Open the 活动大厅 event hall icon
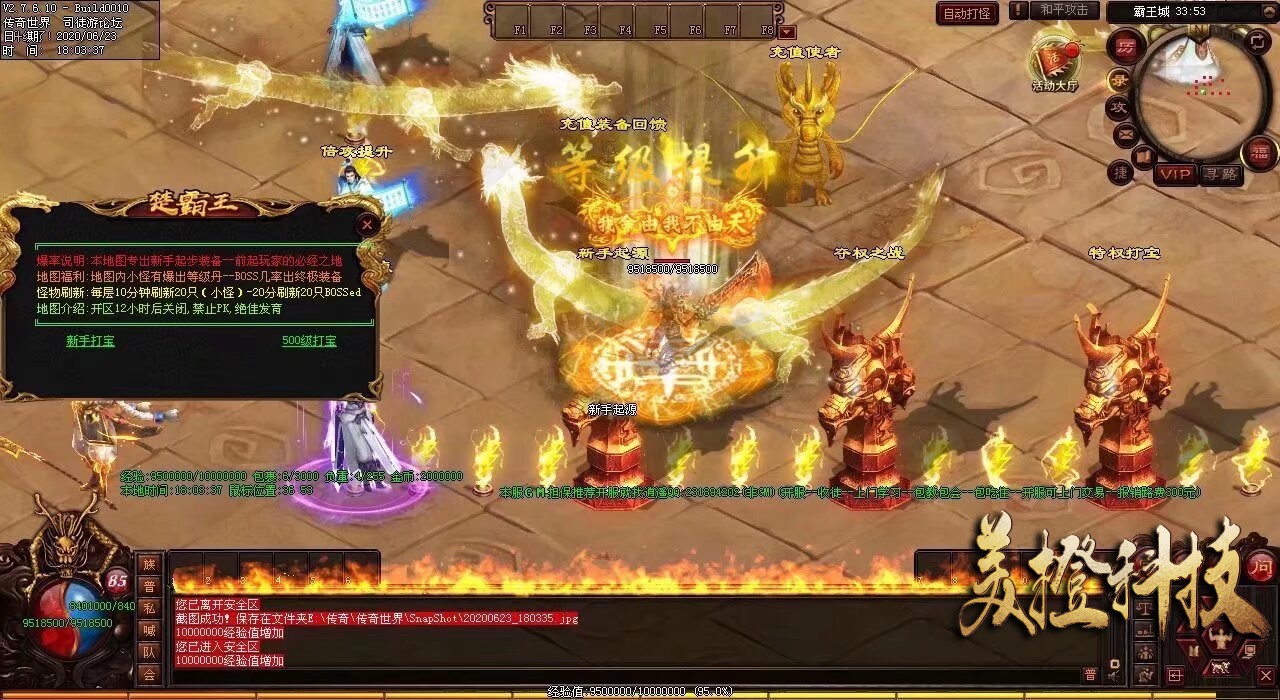1280x700 pixels. 1055,62
